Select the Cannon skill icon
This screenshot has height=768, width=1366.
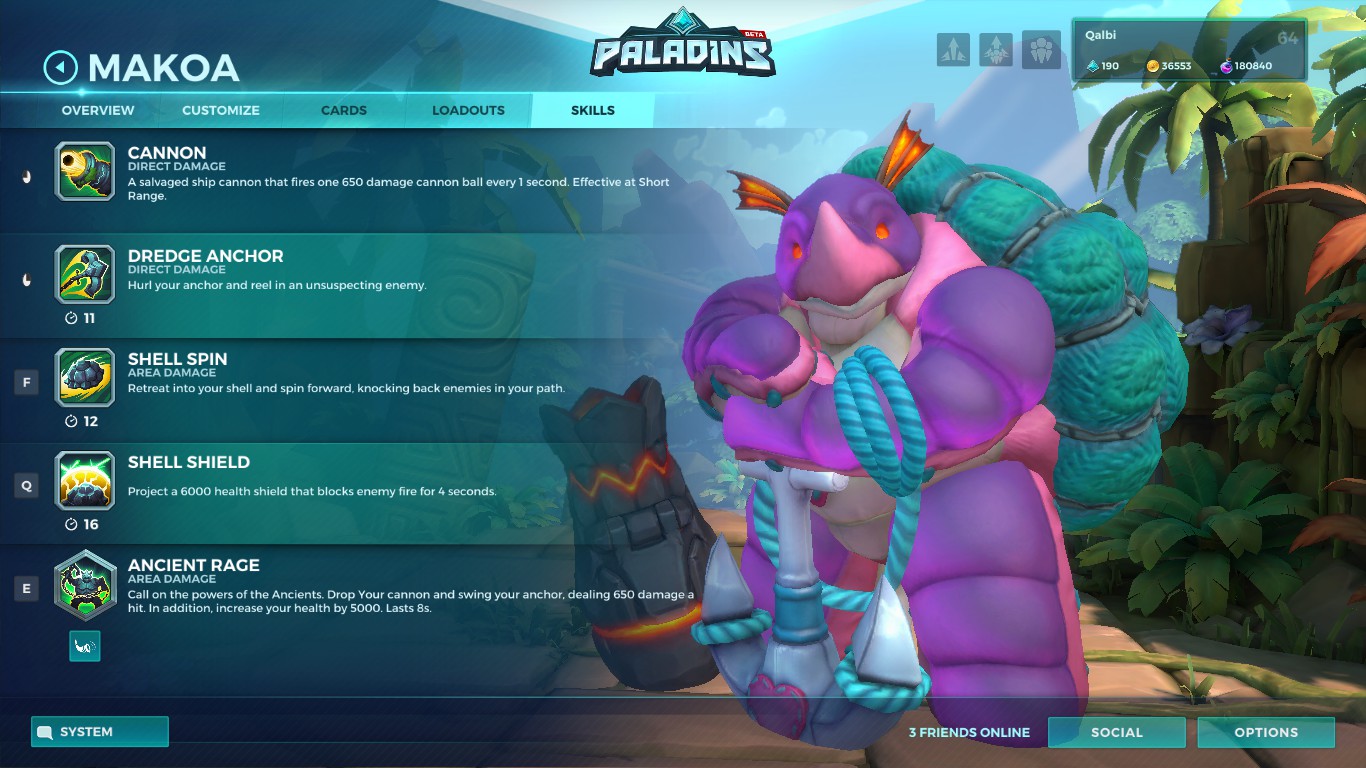tap(85, 172)
